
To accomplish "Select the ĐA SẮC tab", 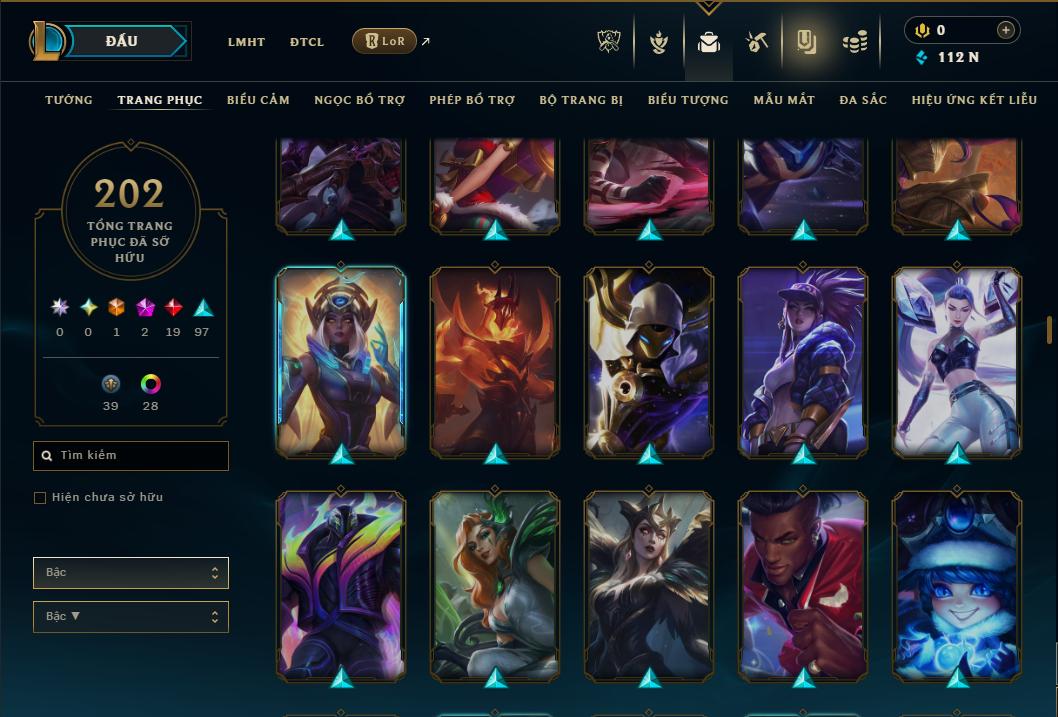I will [863, 100].
